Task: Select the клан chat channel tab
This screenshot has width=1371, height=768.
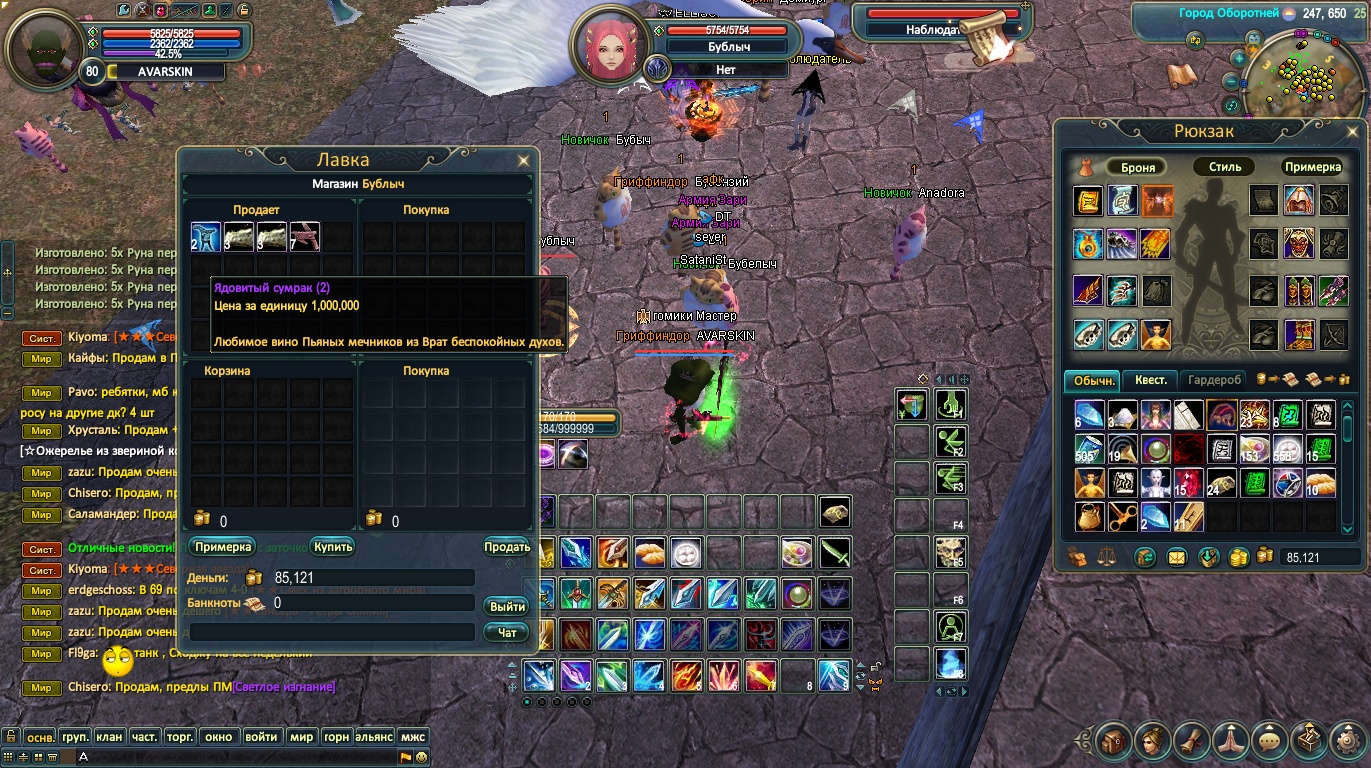Action: click(x=109, y=737)
